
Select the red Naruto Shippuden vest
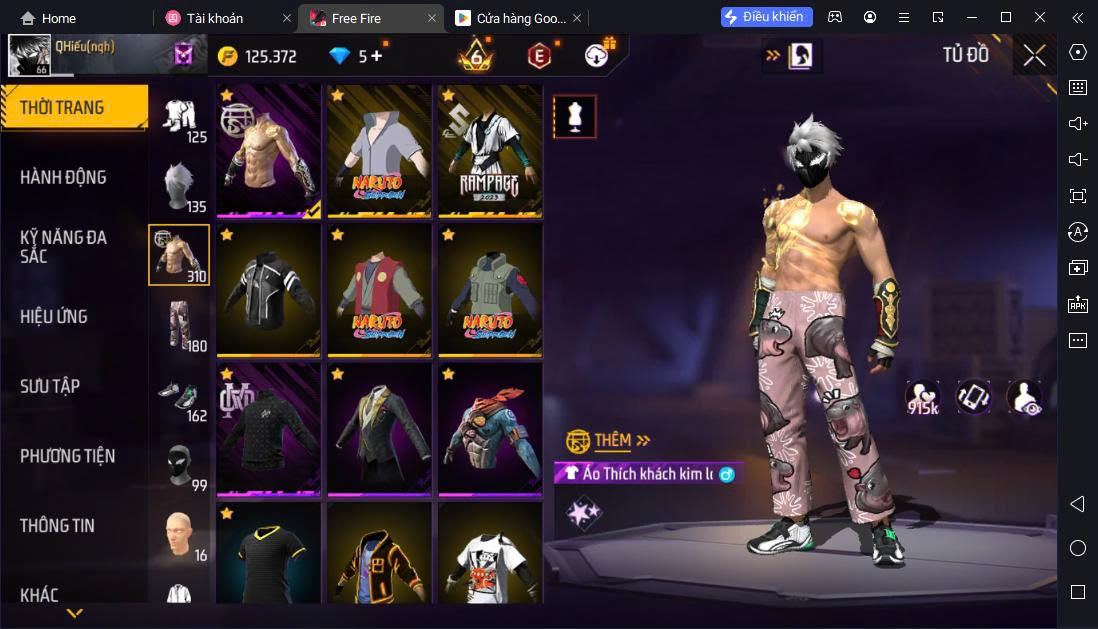coord(379,289)
